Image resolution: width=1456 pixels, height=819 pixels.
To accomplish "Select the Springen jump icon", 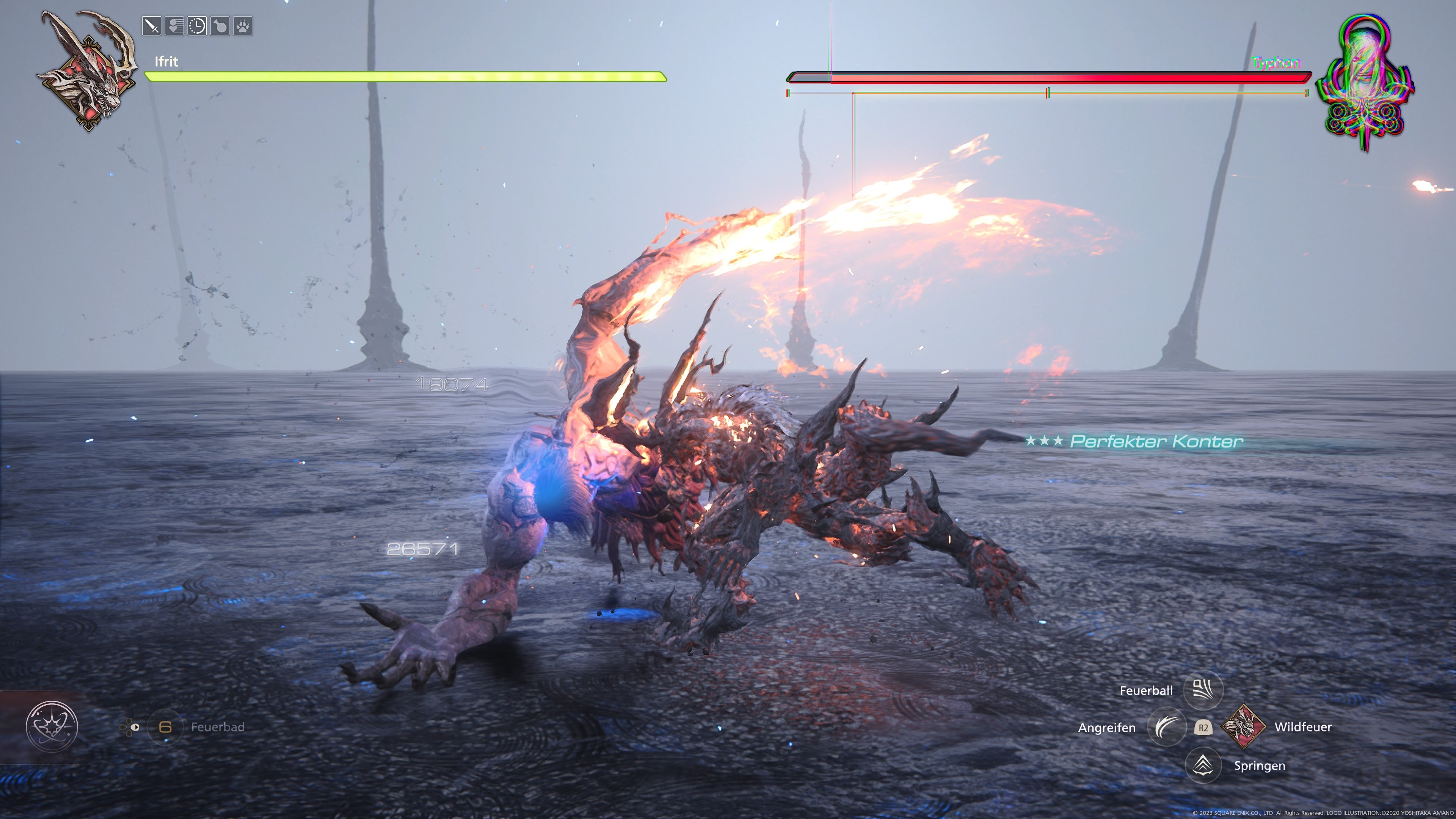I will [1204, 765].
